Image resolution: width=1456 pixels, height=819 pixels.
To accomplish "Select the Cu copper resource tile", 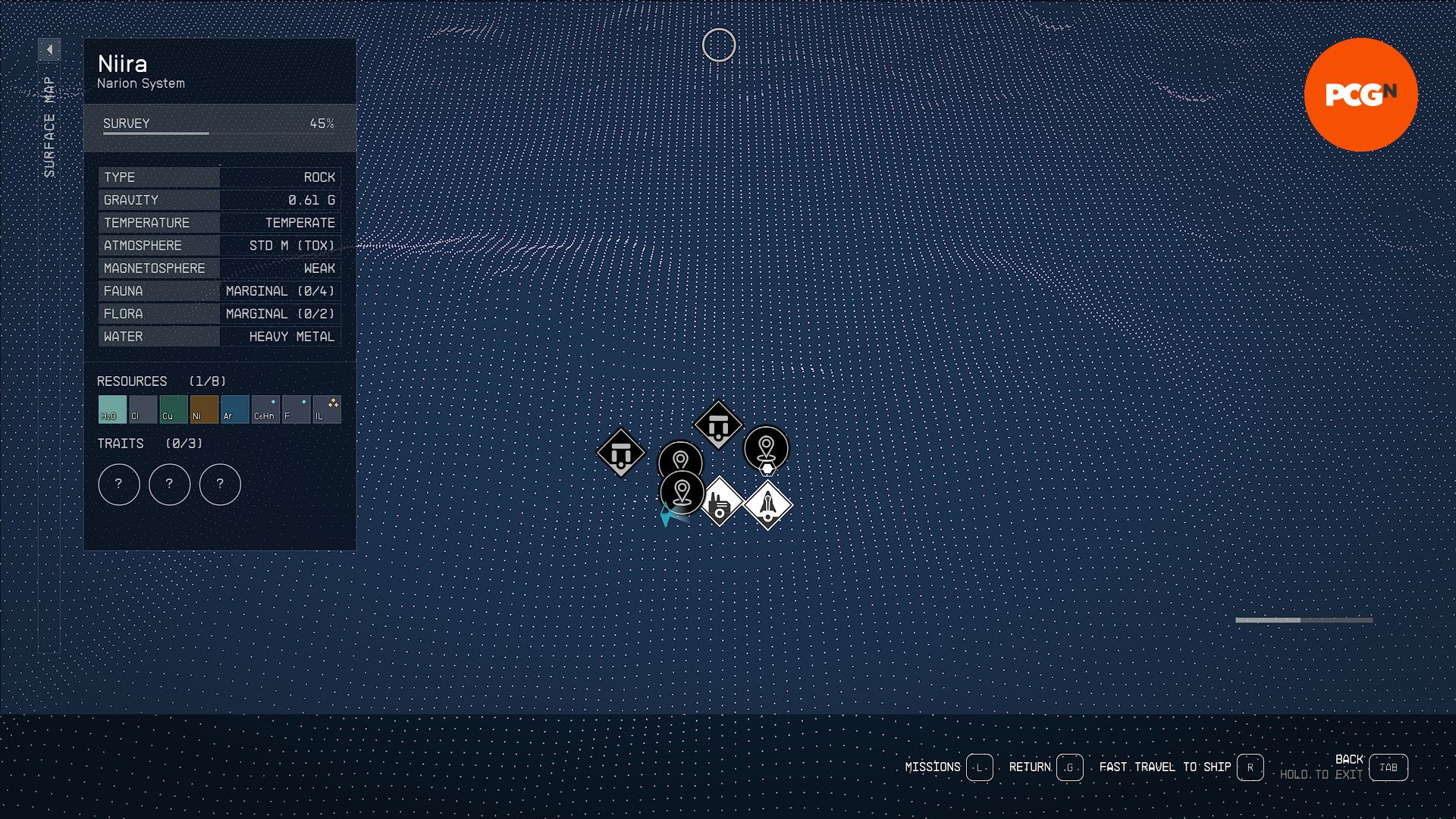I will [x=174, y=409].
